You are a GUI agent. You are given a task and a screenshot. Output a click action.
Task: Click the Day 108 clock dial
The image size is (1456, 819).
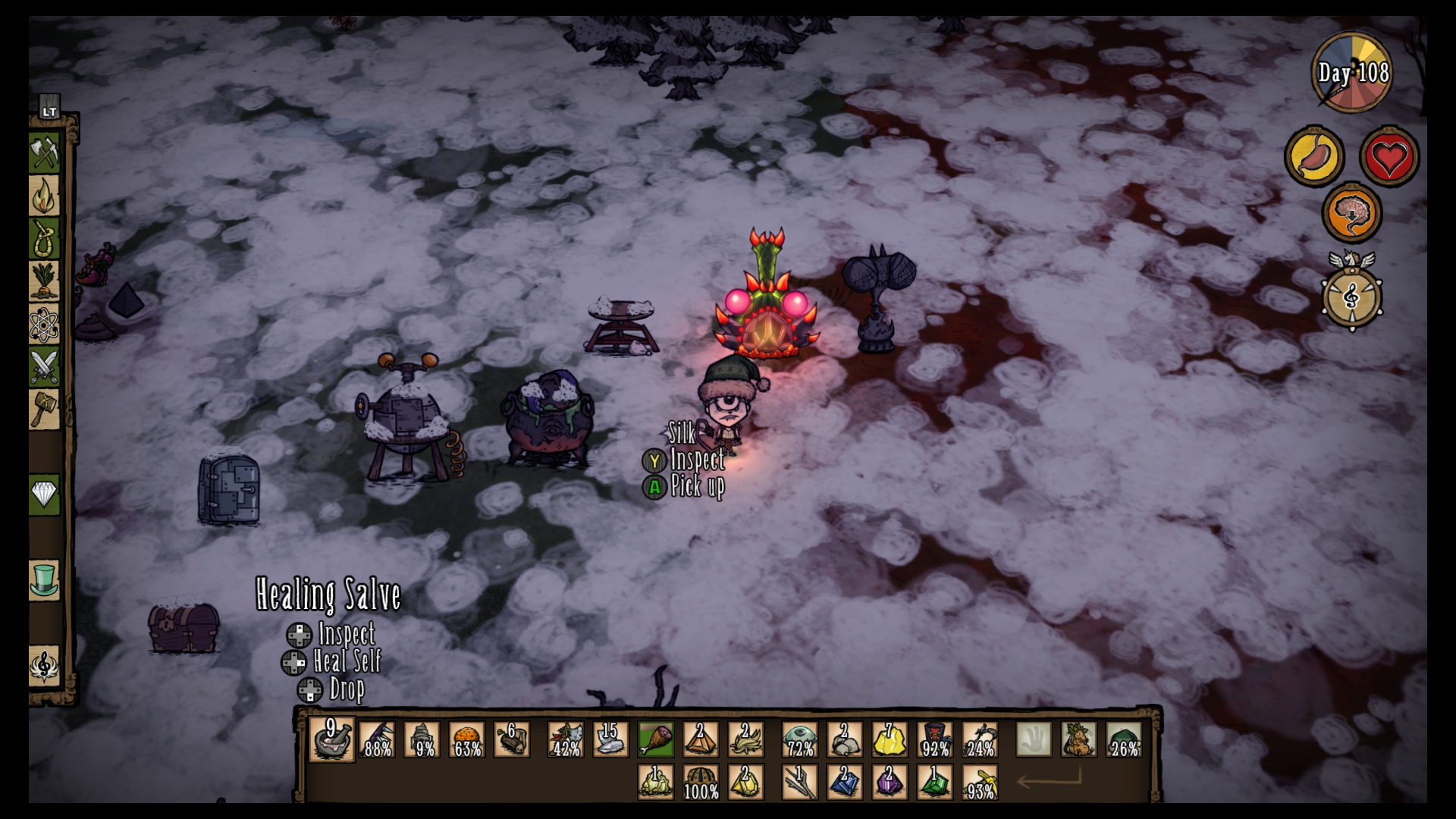point(1352,73)
